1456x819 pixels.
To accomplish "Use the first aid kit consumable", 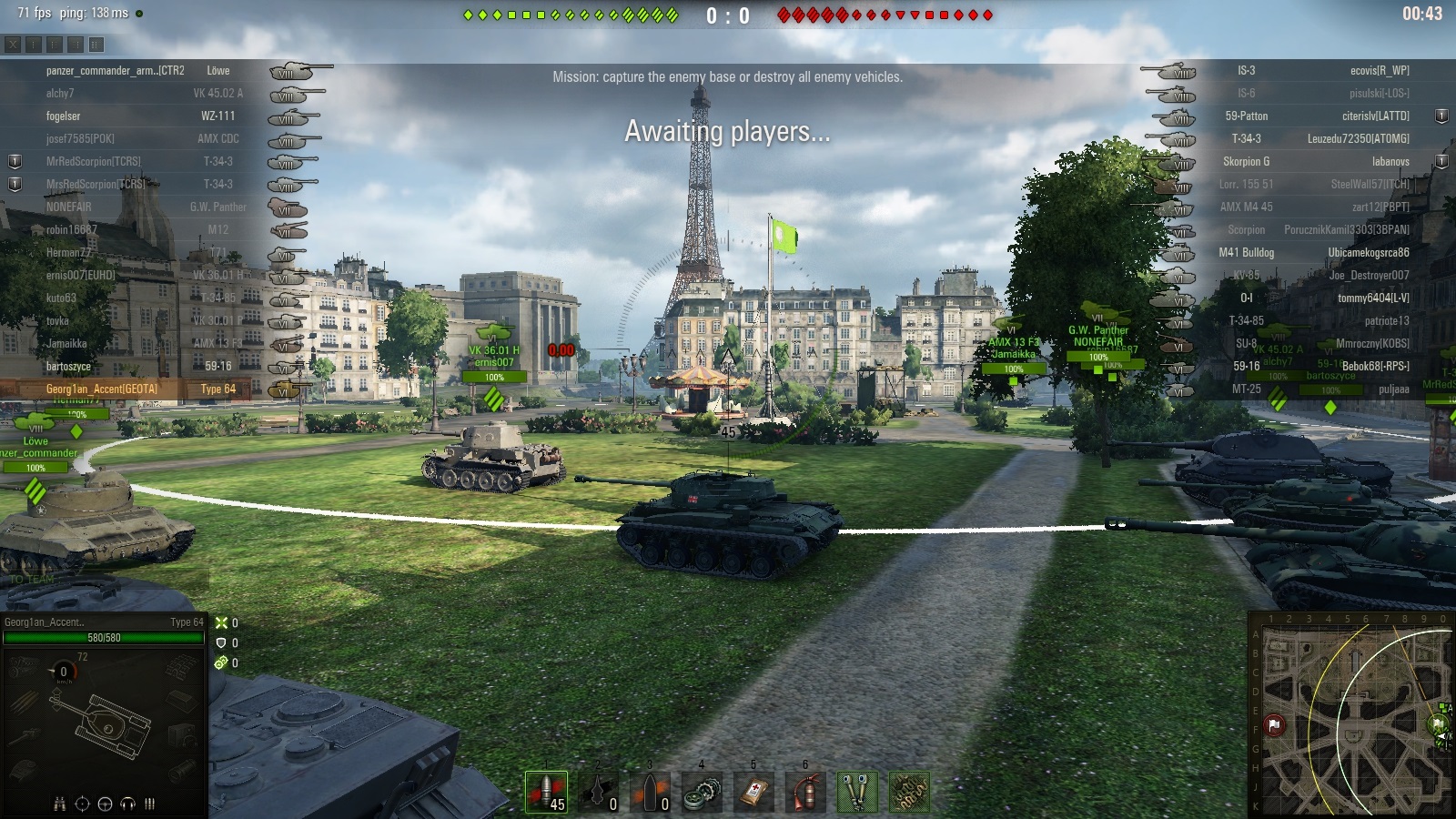I will click(753, 791).
